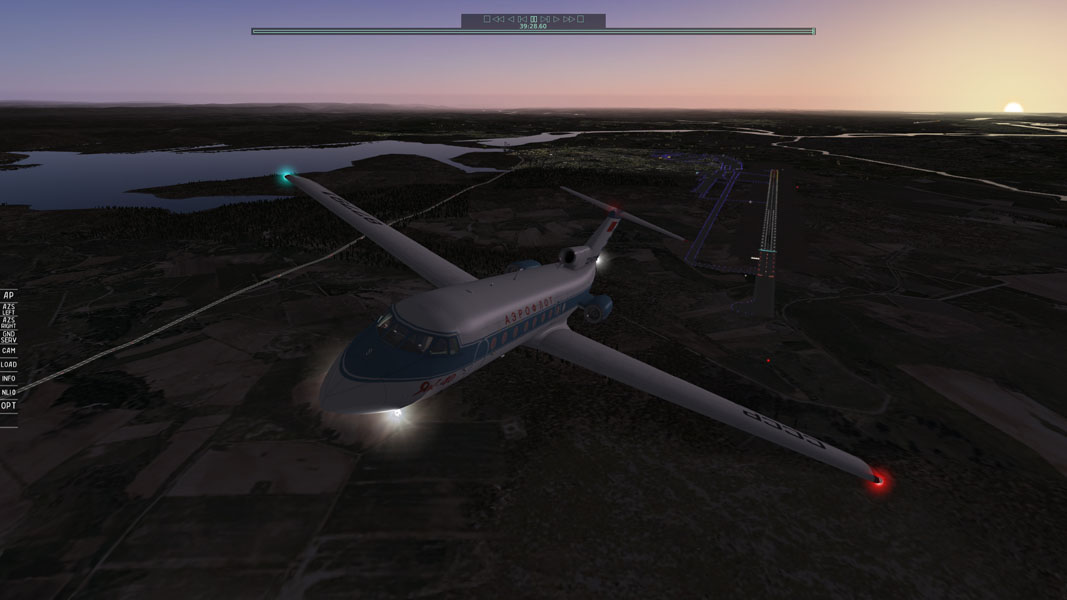
Task: Open the AP autopilot panel
Action: click(x=8, y=296)
